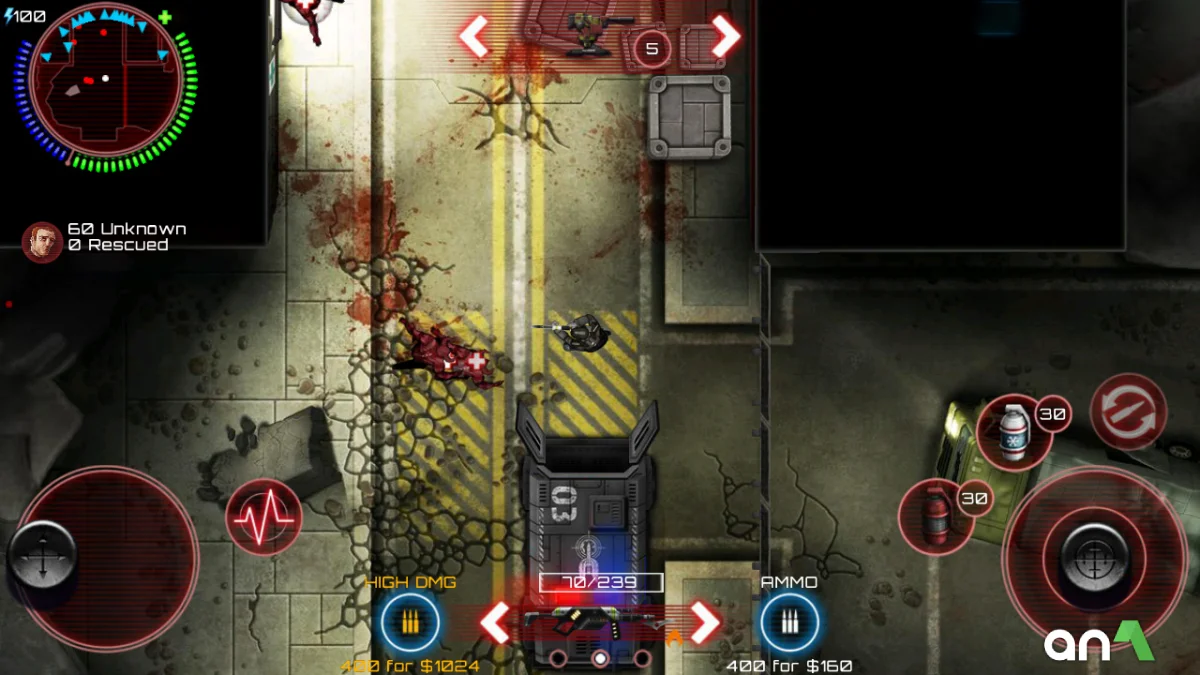Tap the movement joystick knob
Image resolution: width=1200 pixels, height=675 pixels.
42,555
